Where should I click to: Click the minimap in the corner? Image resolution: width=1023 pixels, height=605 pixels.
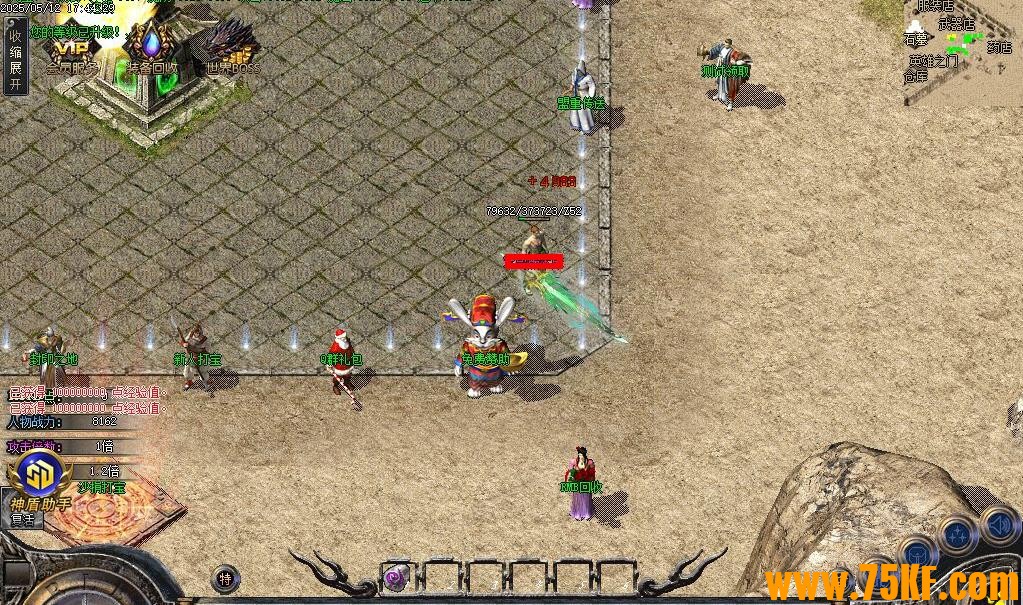tap(962, 50)
